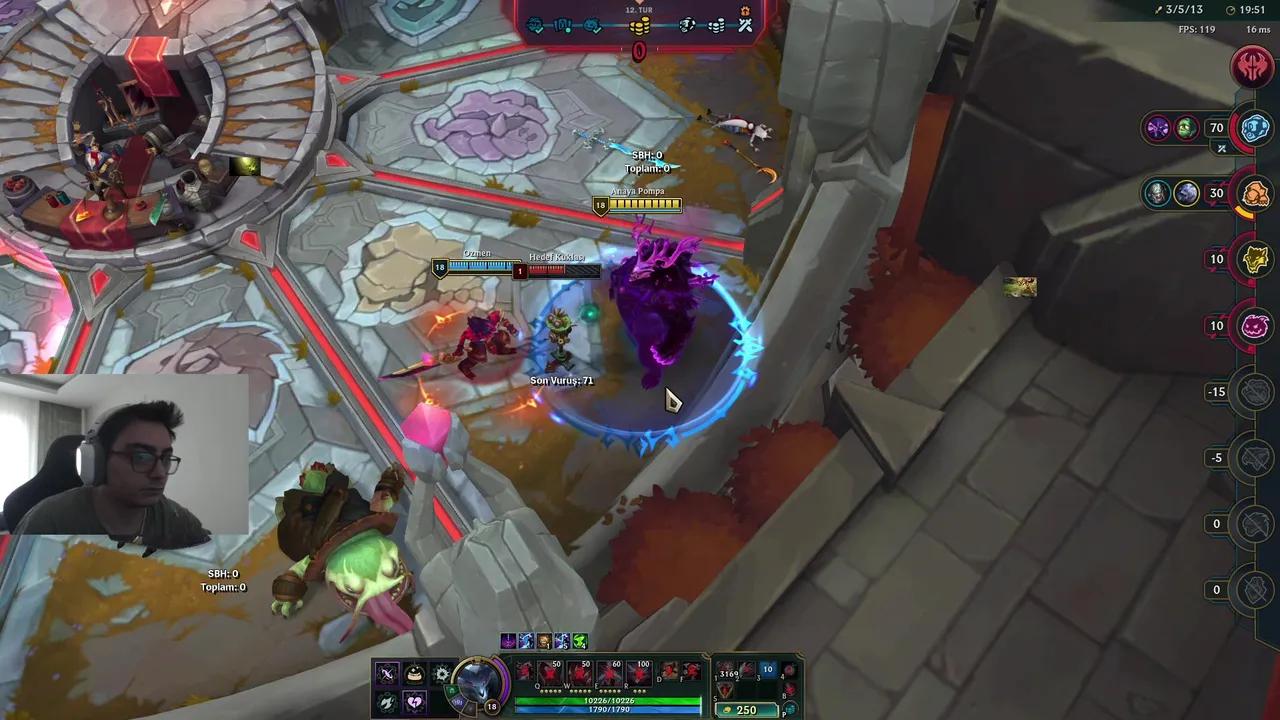Screen dimensions: 1280x720
Task: Expand the round tracker via the arrow above 12. TUR
Action: coord(639,3)
